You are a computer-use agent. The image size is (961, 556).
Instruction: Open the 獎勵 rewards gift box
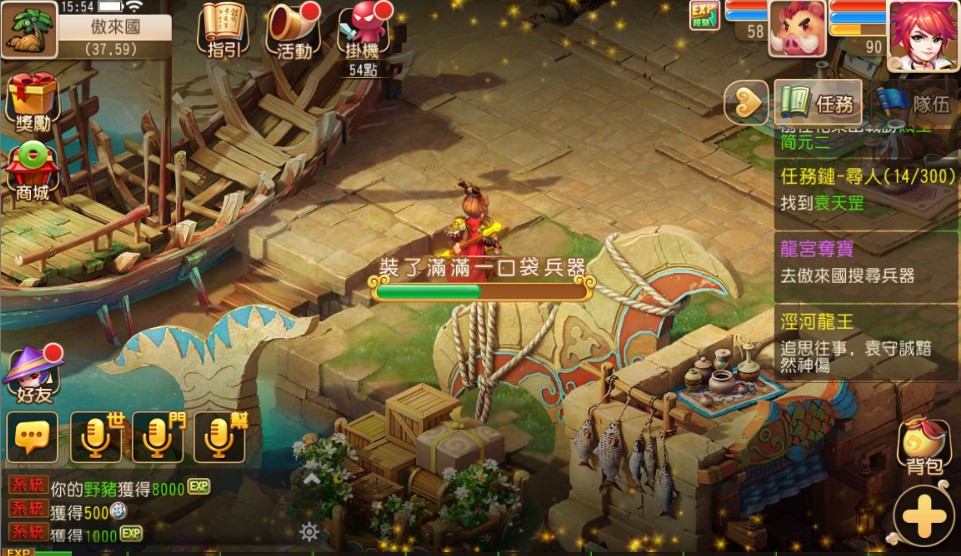click(x=32, y=100)
